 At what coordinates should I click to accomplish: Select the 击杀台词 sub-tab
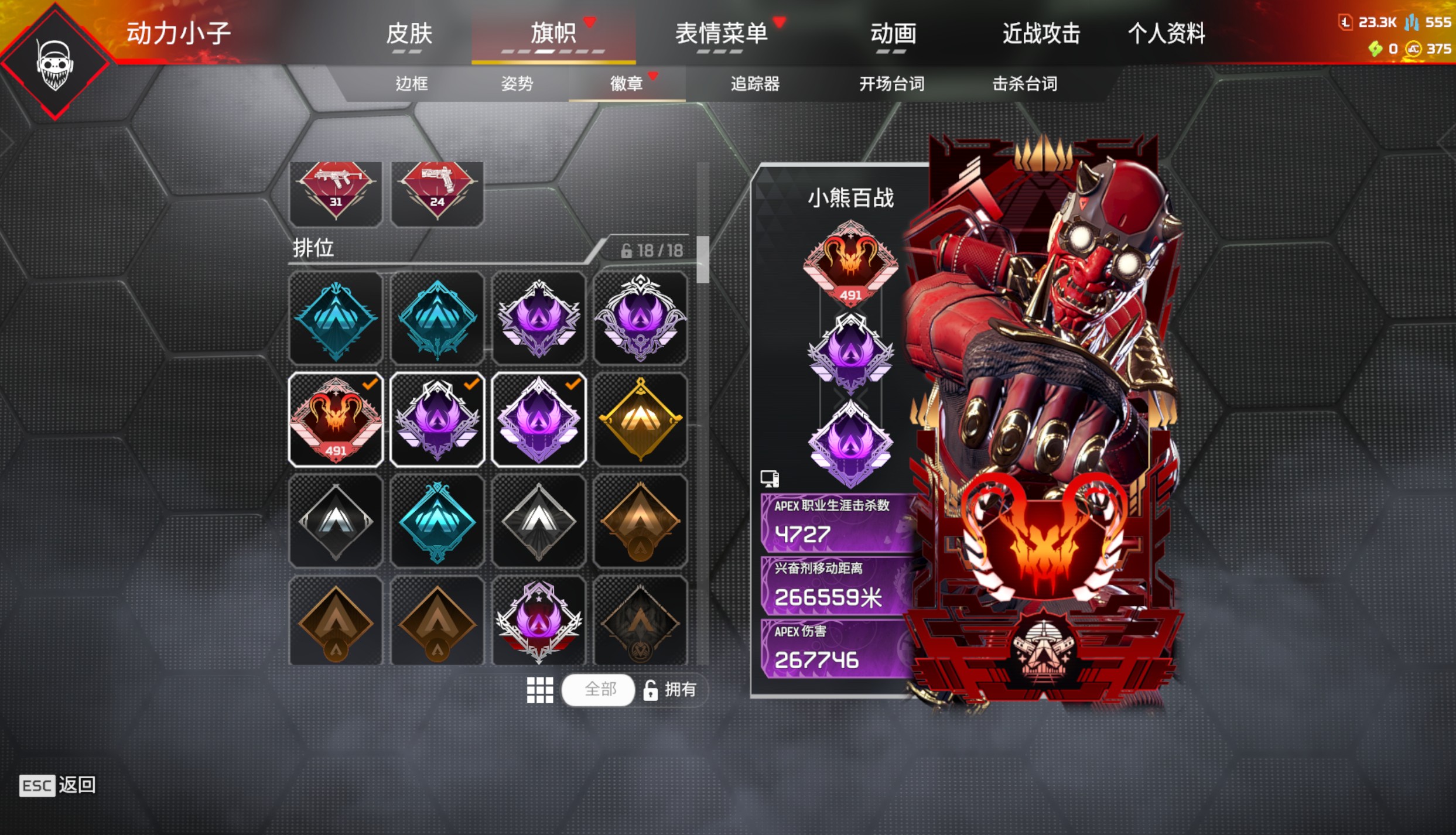(1024, 84)
